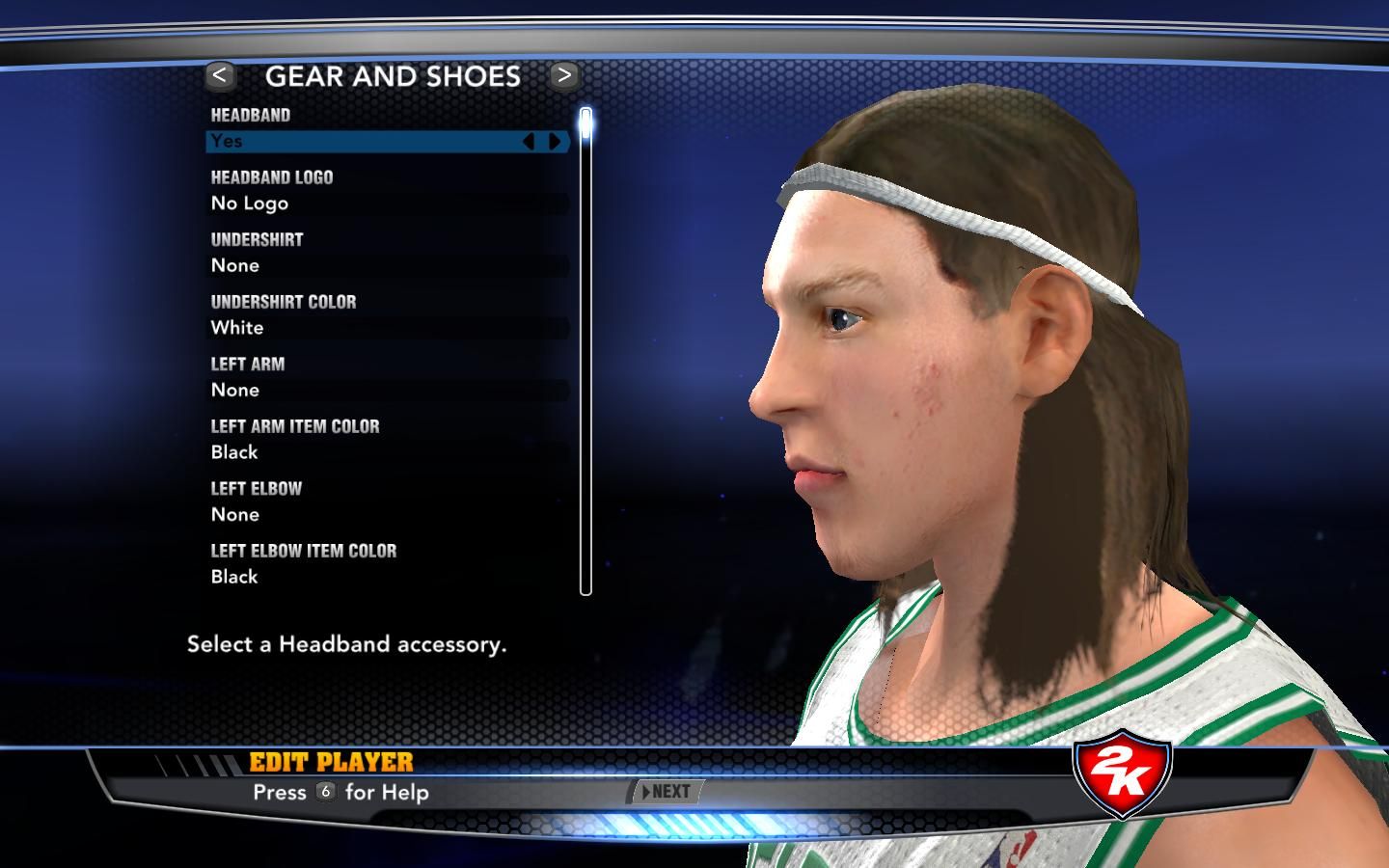Pick the Left Arm accessory row

386,390
